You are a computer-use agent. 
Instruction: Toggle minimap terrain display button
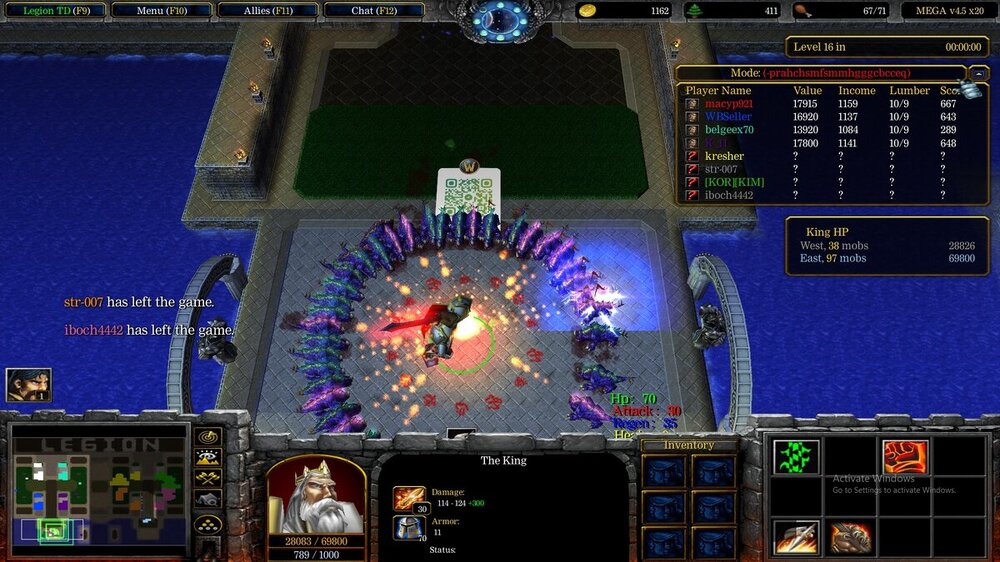pyautogui.click(x=208, y=459)
